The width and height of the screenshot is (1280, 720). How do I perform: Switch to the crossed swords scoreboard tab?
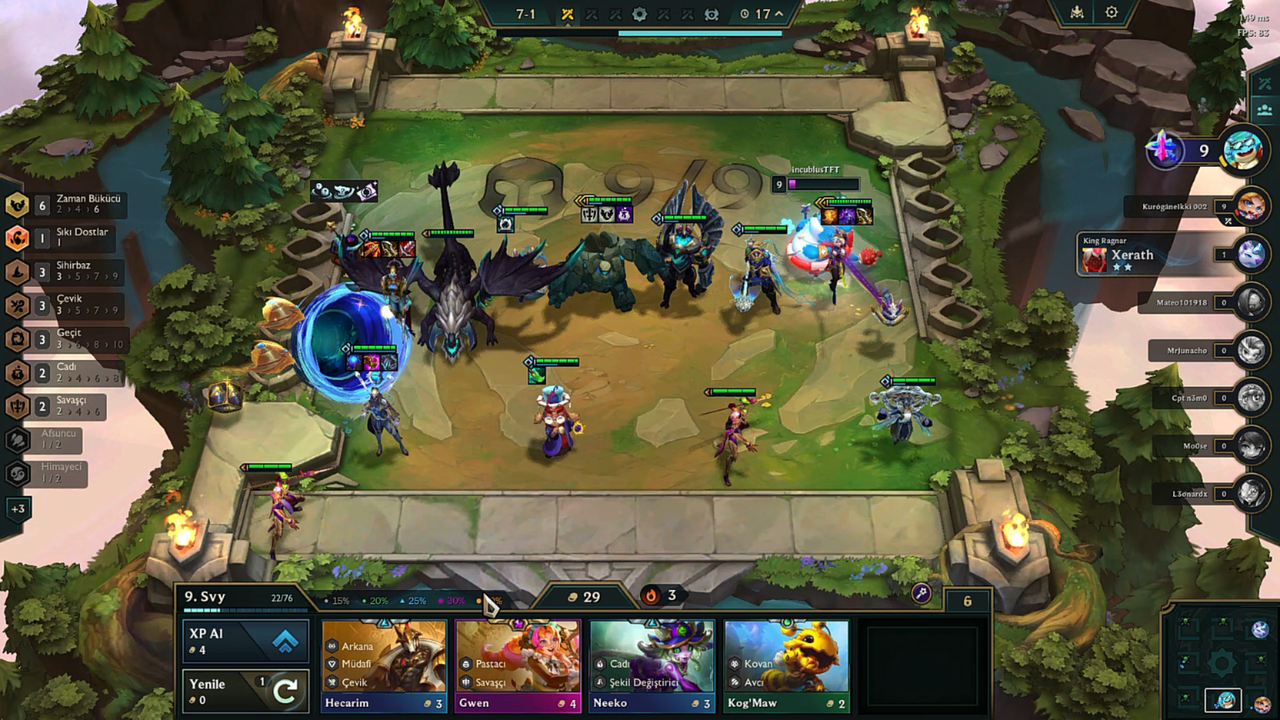[x=1262, y=82]
